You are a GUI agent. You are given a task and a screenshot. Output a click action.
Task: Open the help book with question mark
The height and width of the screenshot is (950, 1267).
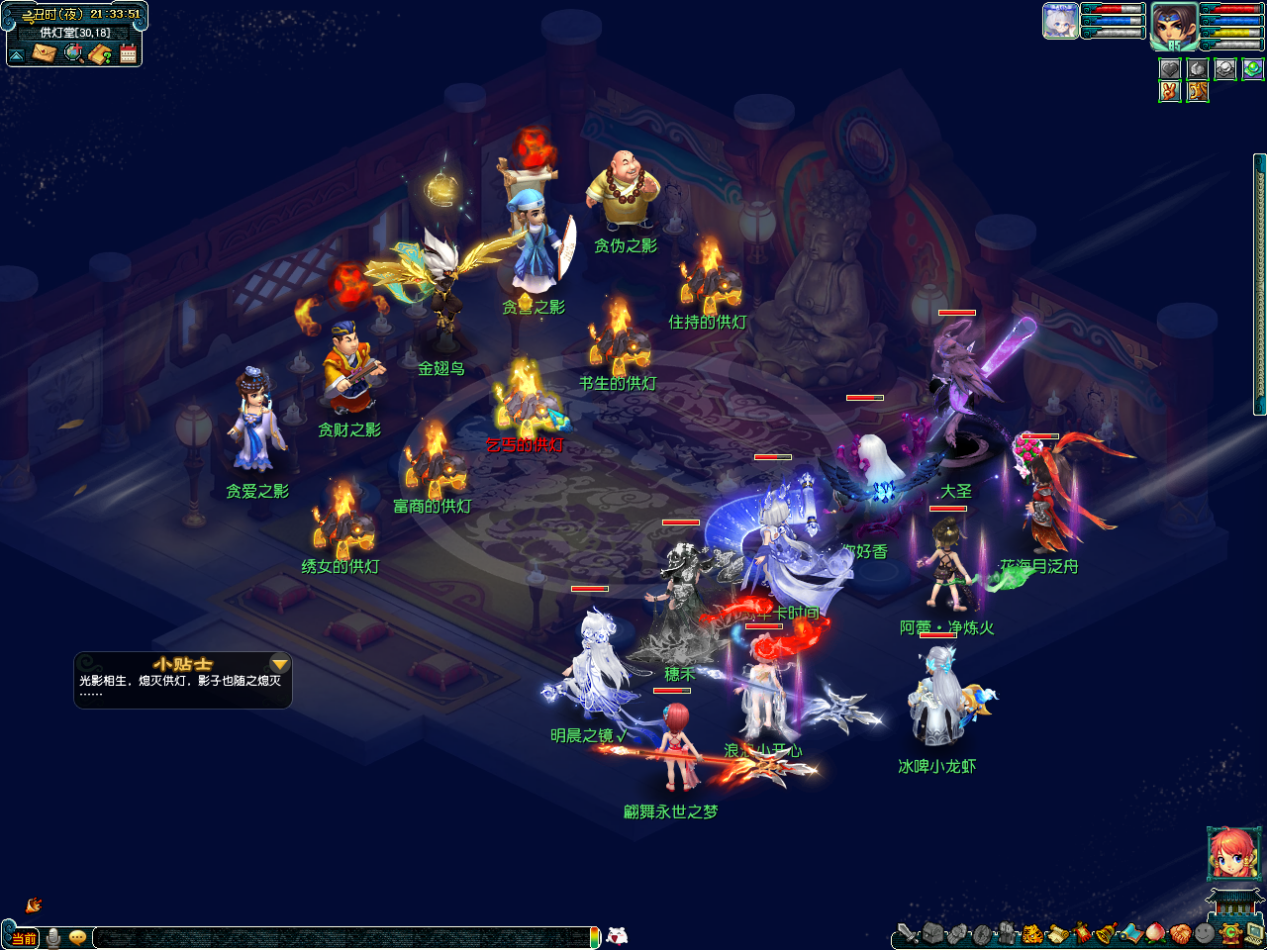(x=99, y=54)
